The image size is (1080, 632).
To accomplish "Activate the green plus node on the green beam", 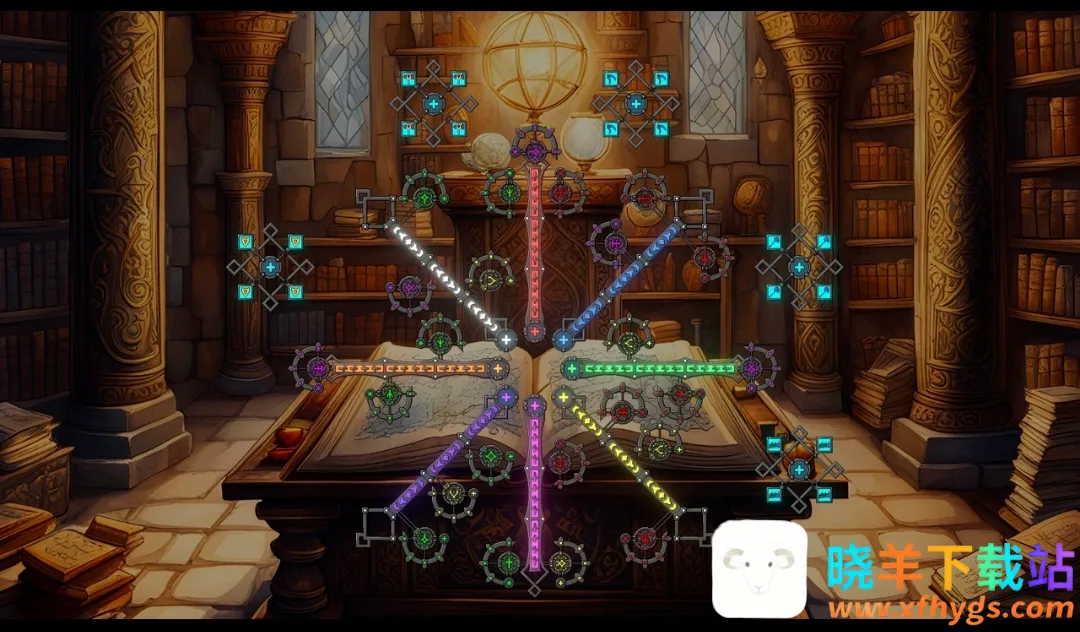I will tap(572, 369).
